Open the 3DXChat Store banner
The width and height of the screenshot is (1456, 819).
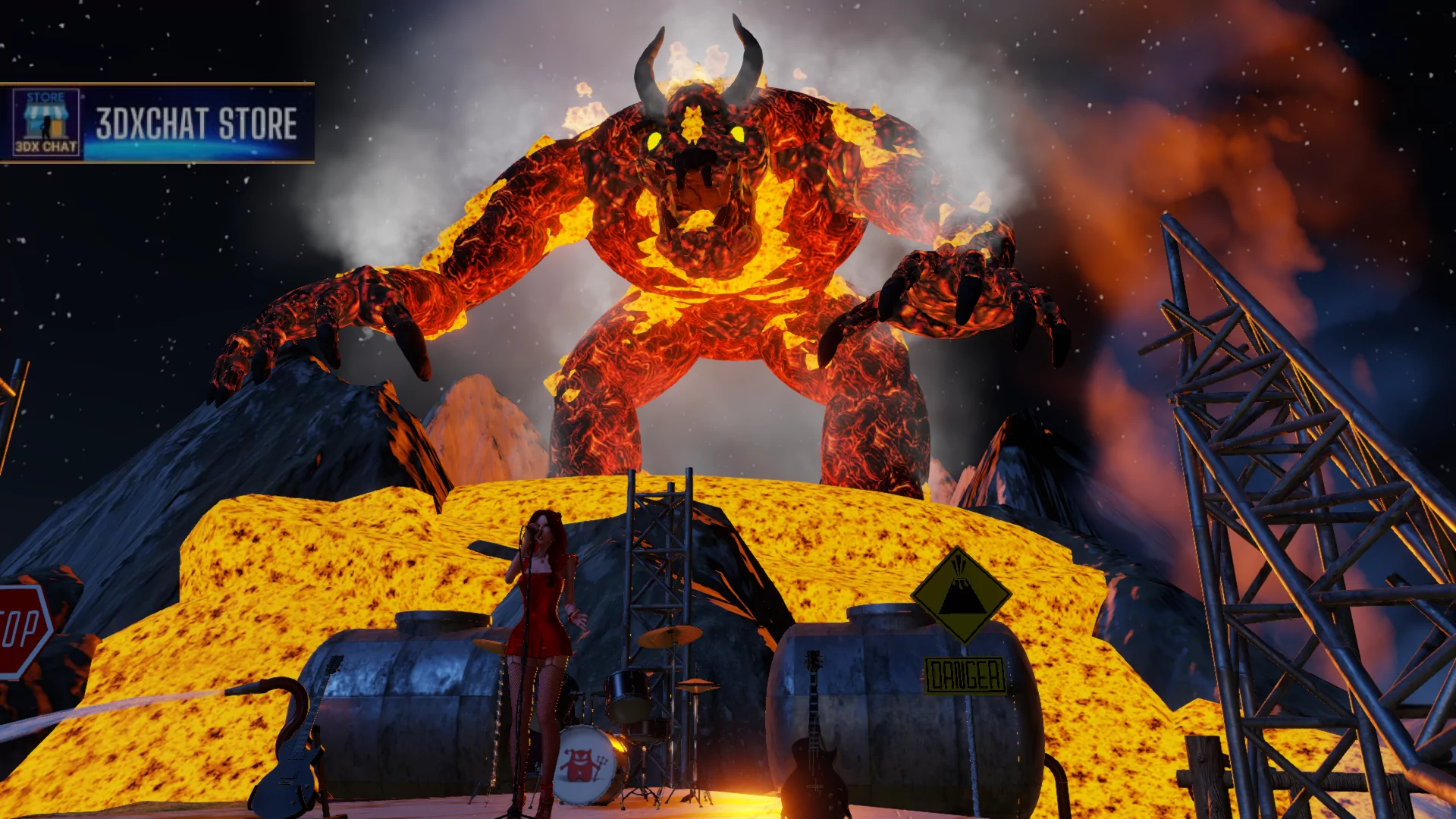coord(157,123)
